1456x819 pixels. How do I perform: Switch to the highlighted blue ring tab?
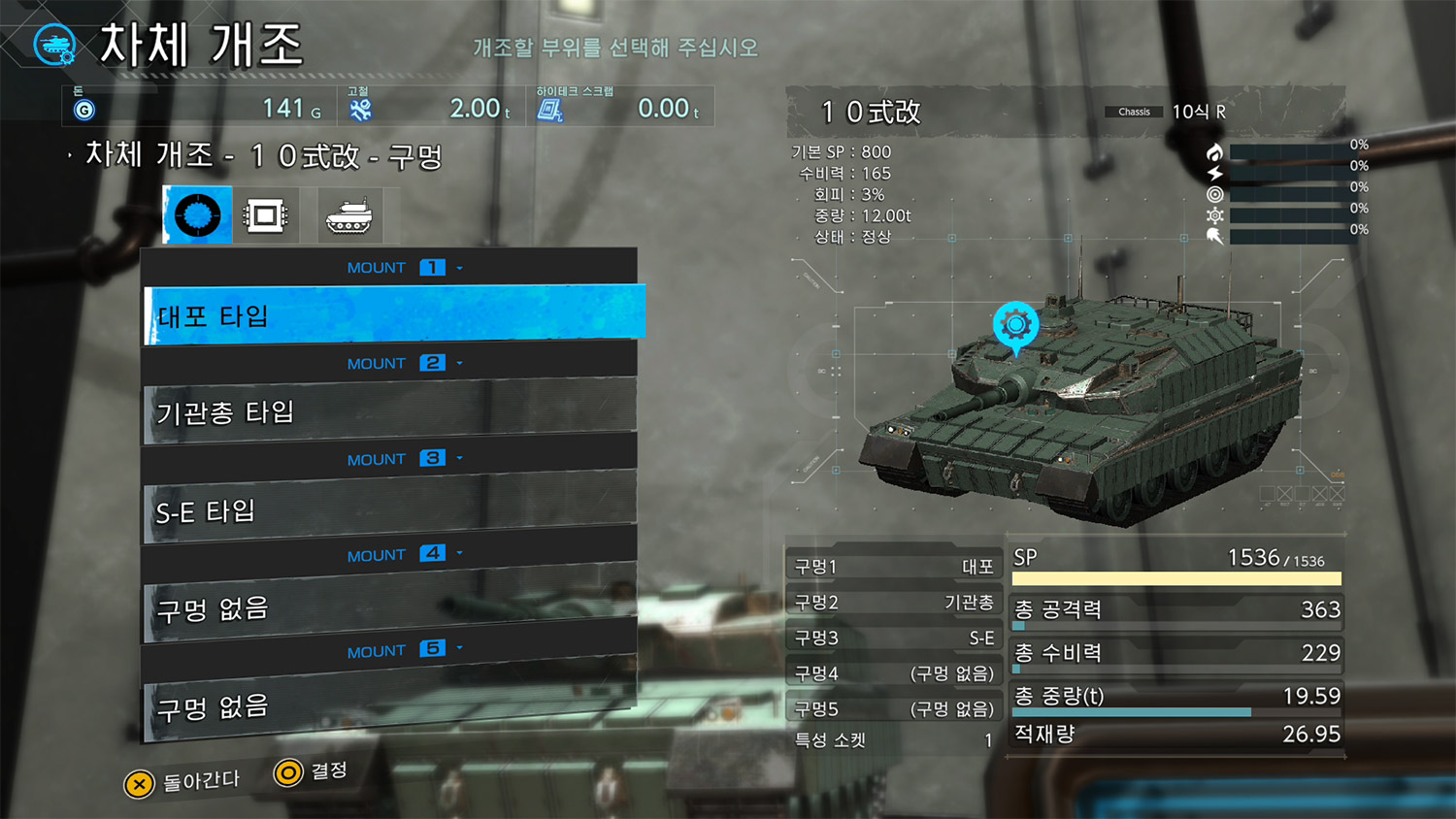[x=198, y=214]
